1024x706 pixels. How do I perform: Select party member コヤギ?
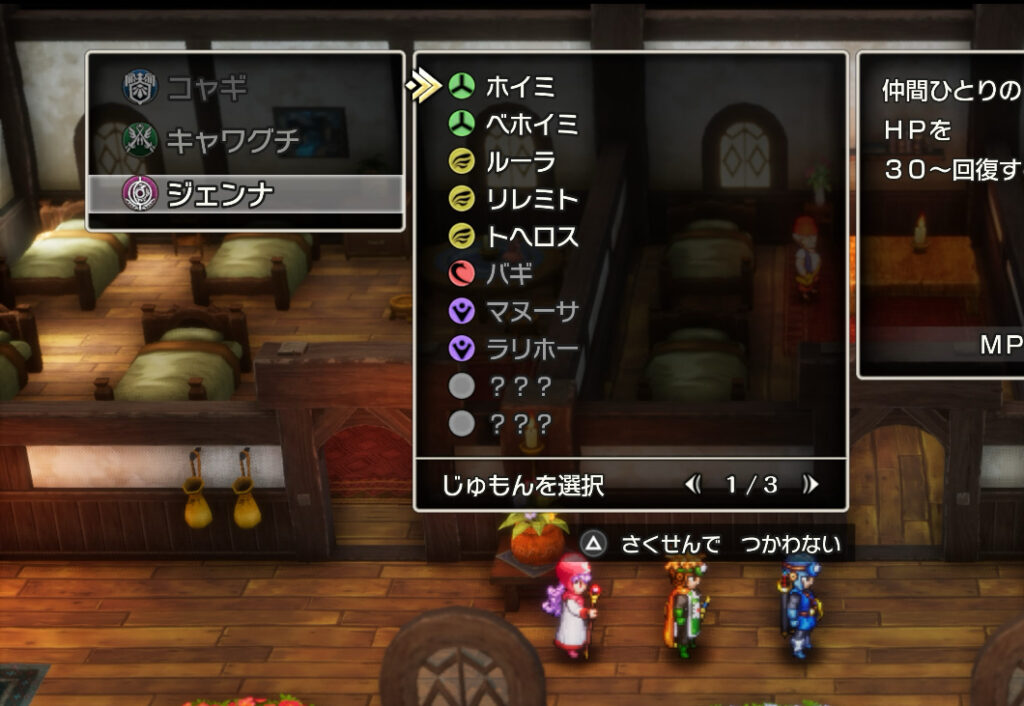click(207, 88)
